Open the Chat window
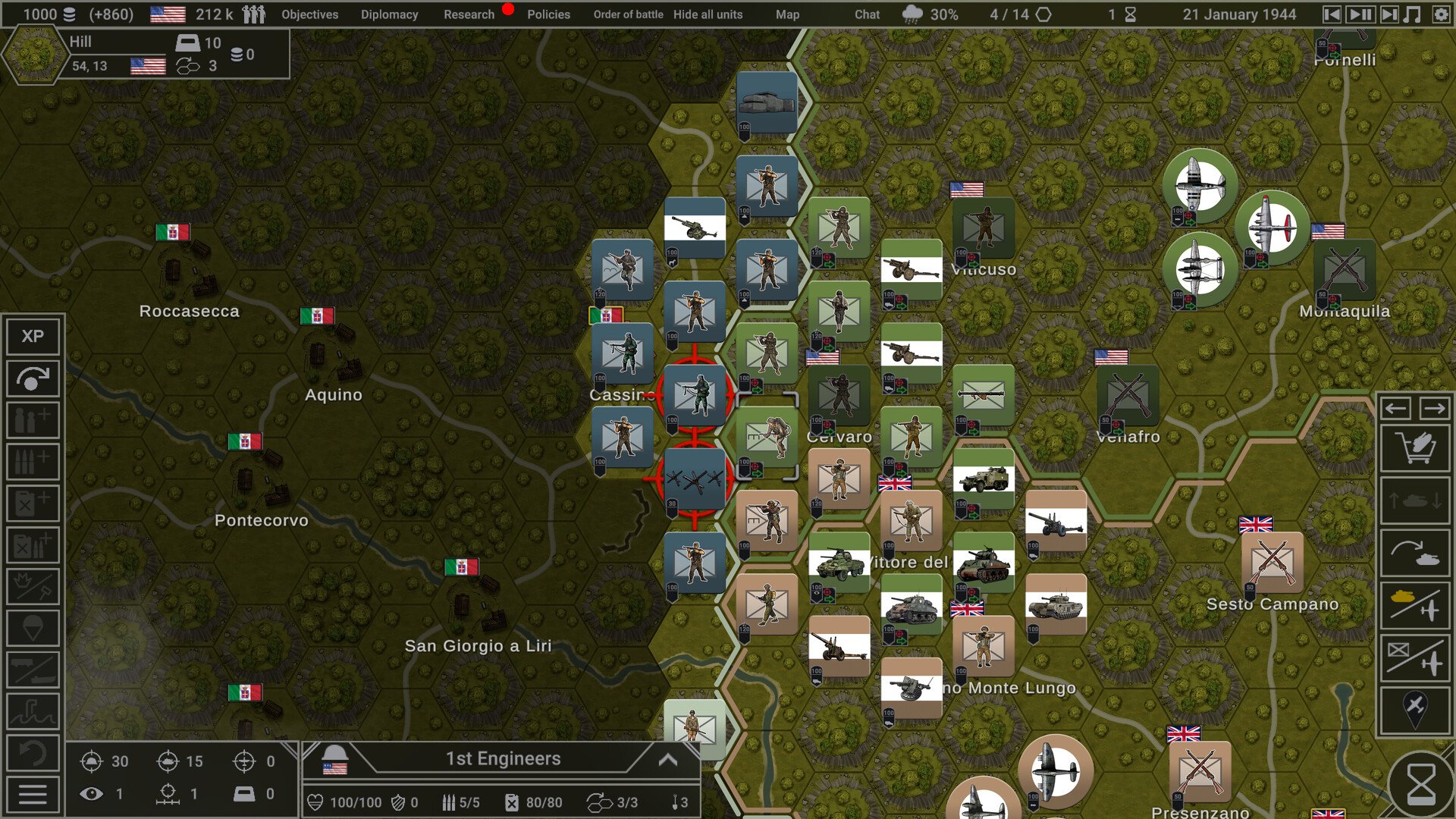 867,14
